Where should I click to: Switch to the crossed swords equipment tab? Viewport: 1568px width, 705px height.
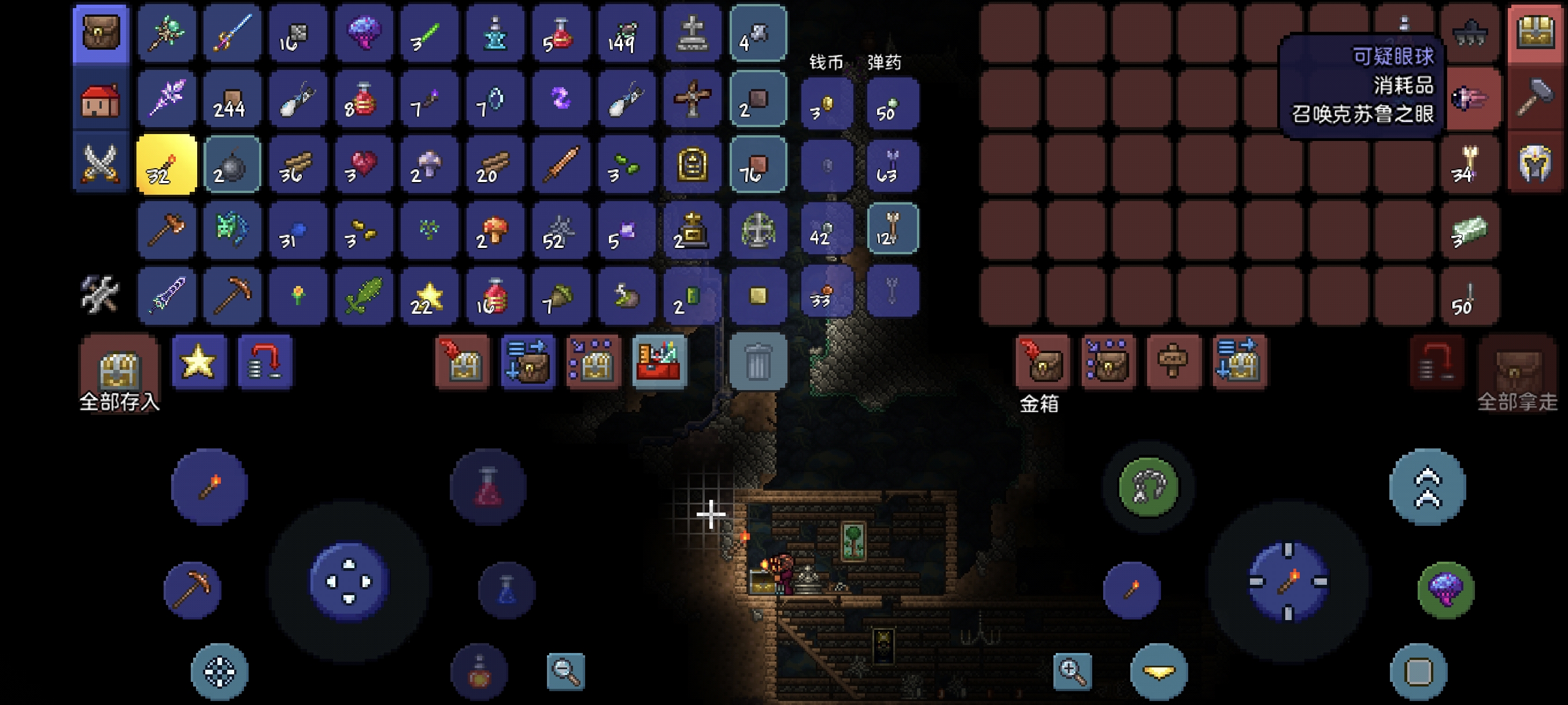coord(101,164)
